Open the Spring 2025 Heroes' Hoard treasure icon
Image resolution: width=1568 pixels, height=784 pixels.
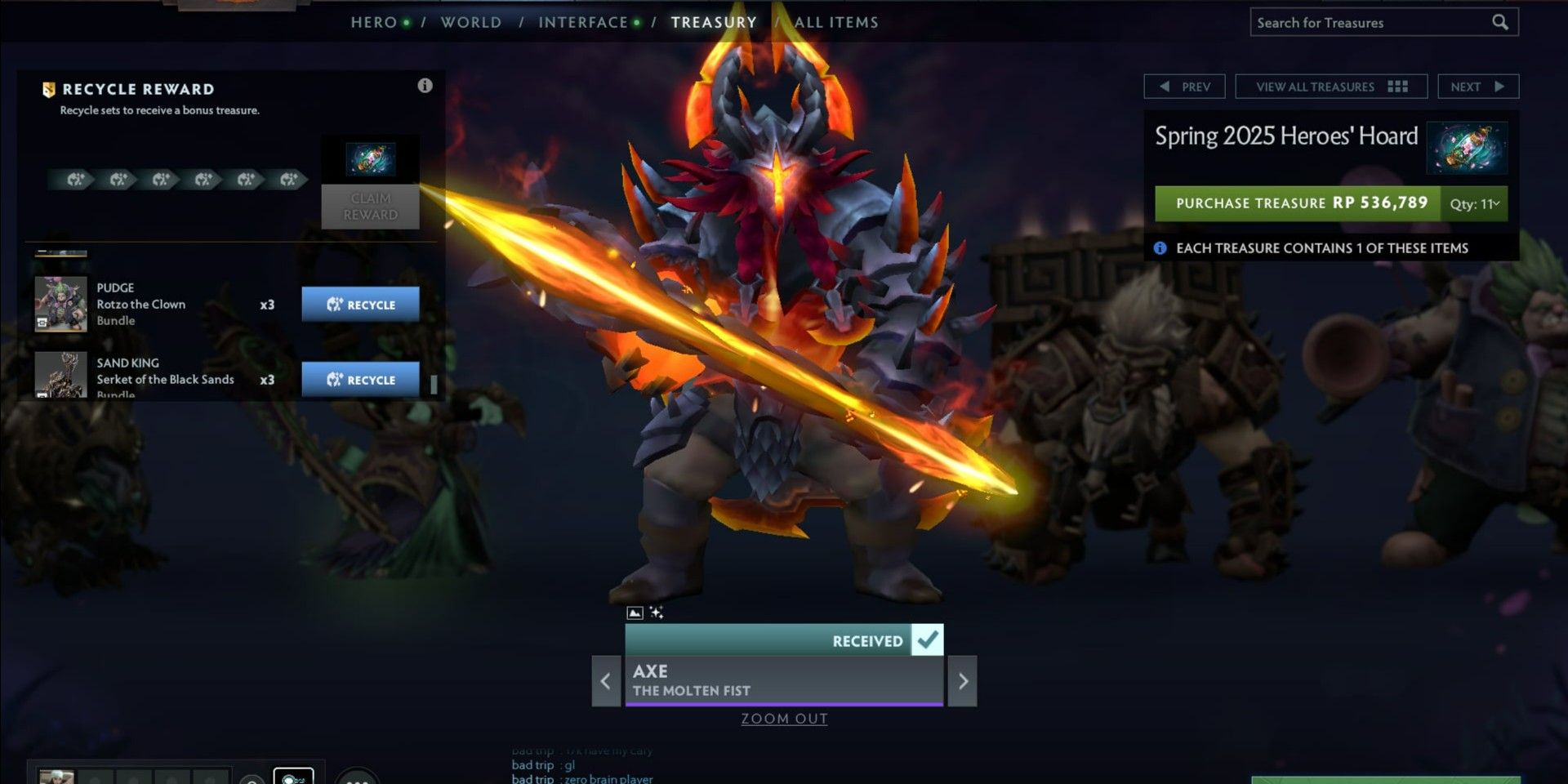[x=1467, y=148]
